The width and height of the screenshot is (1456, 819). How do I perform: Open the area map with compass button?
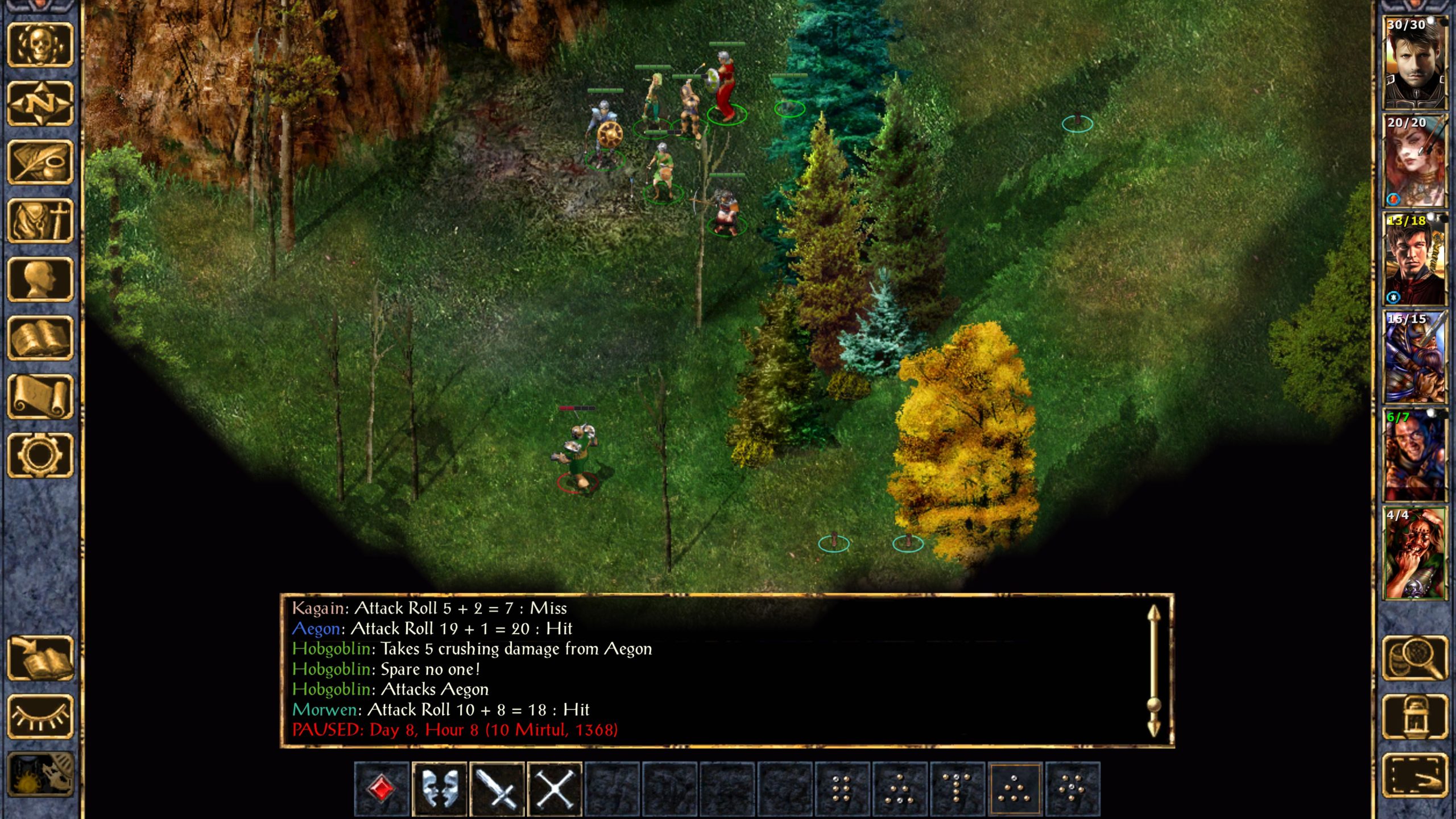click(x=40, y=104)
